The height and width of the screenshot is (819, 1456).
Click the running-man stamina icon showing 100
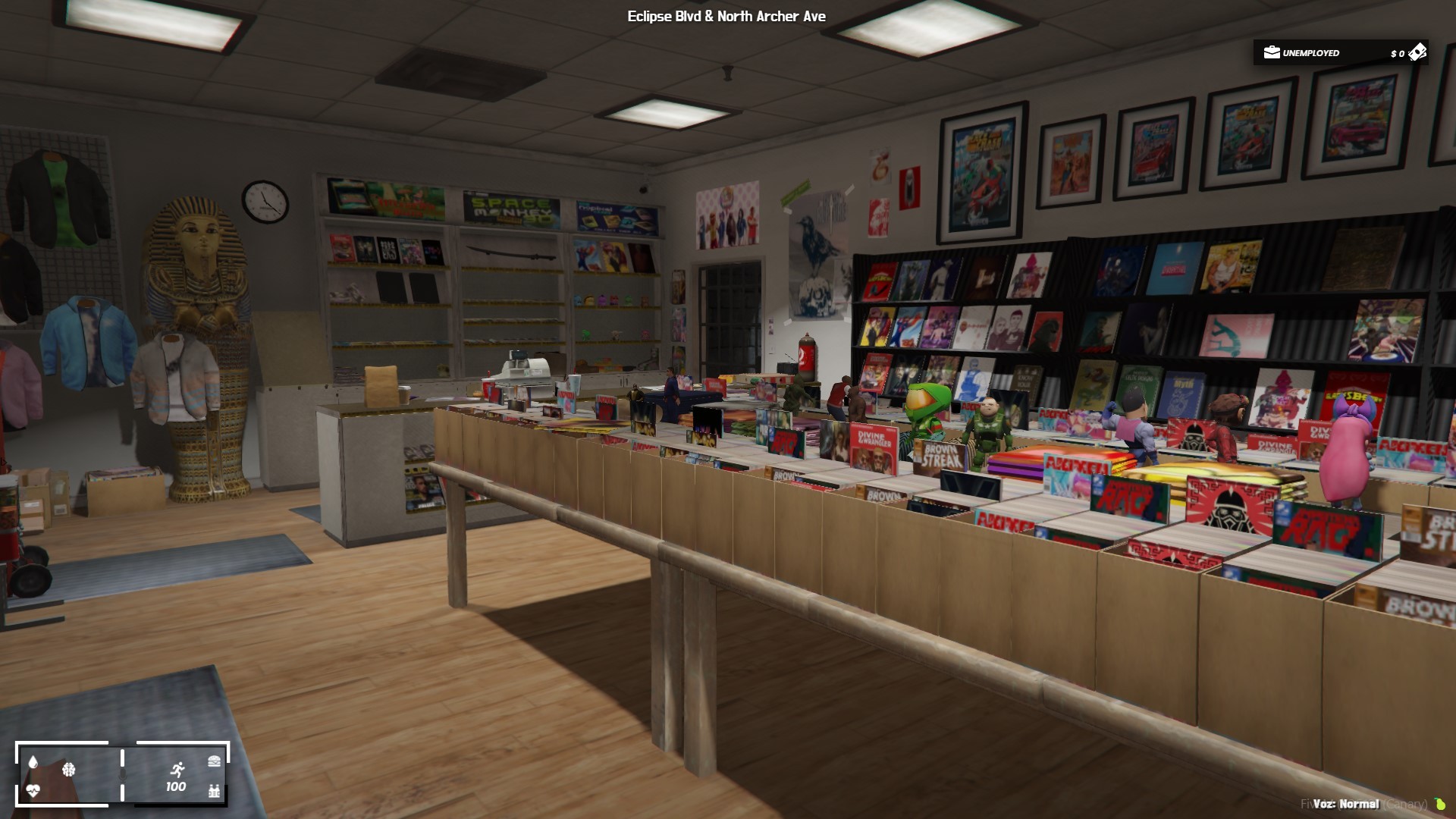[x=178, y=768]
